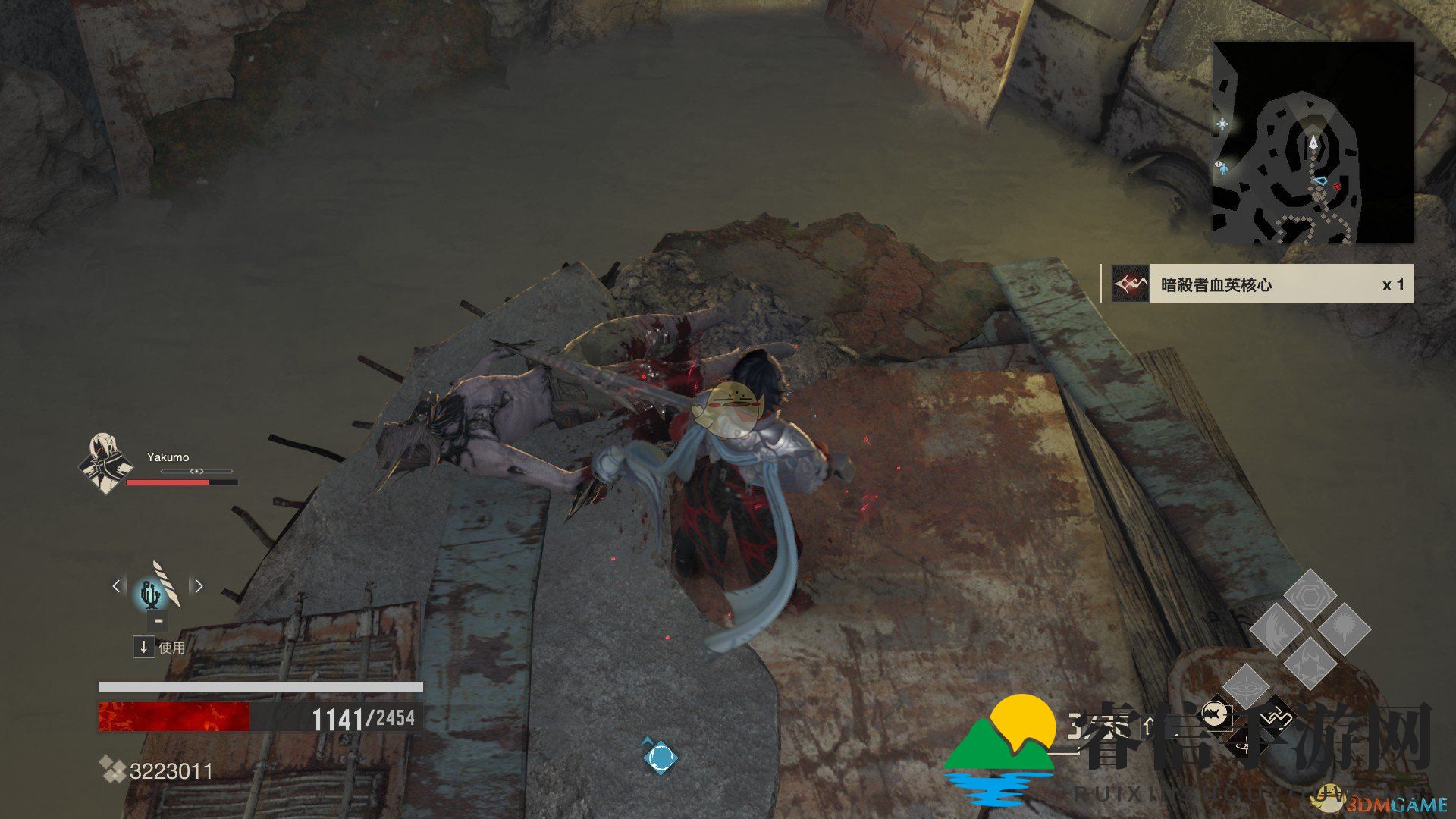
Task: Click the blue diamond focus indicator
Action: point(659,756)
